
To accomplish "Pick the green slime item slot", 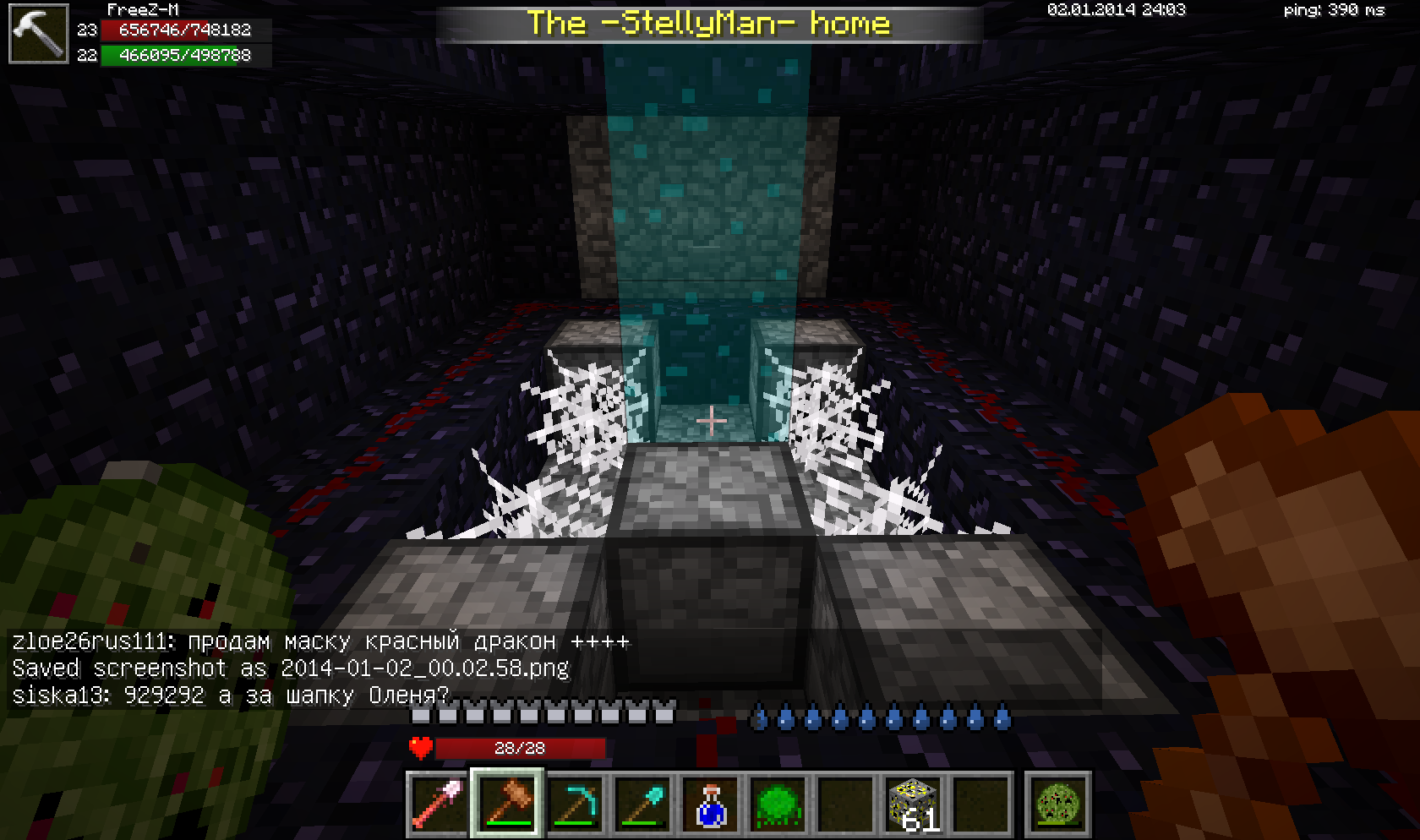I will pos(778,803).
